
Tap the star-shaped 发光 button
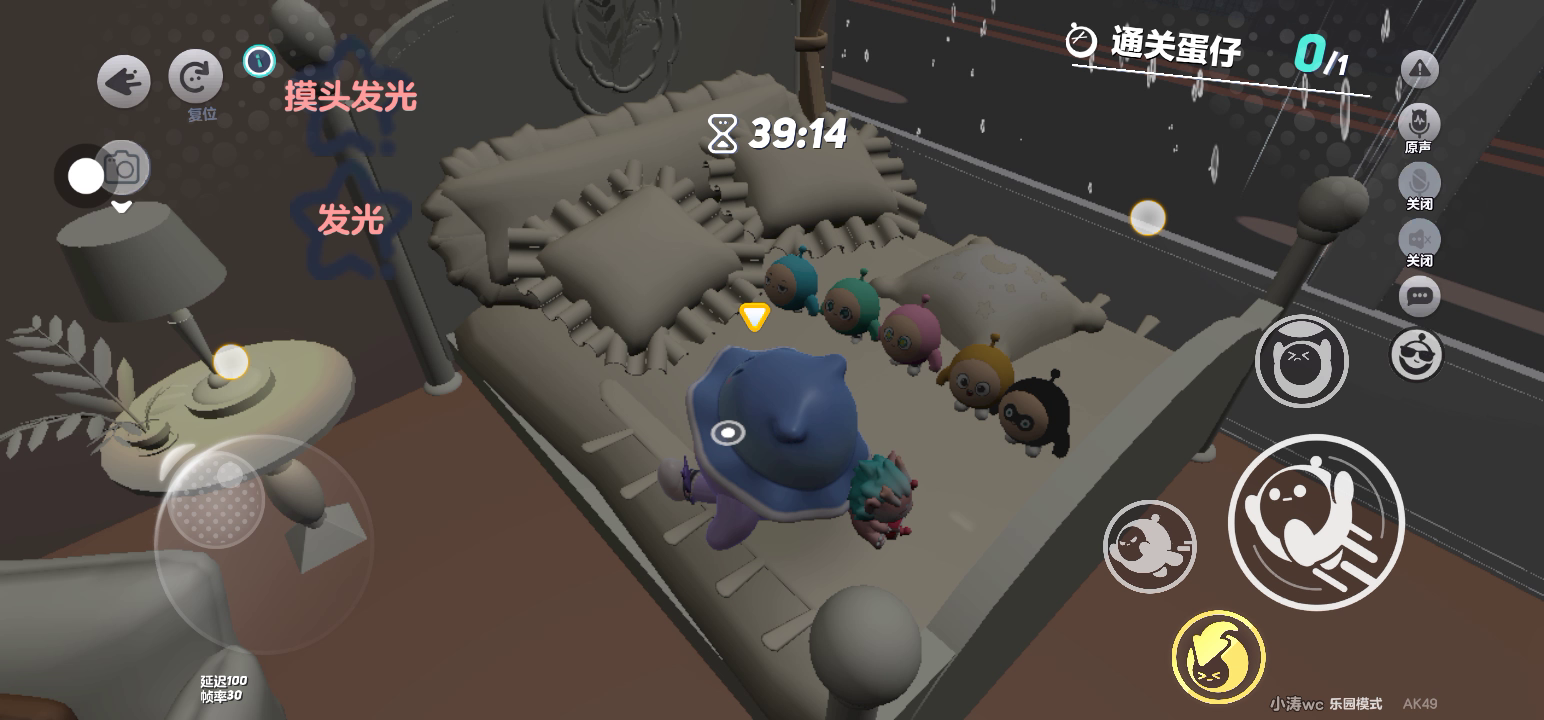(x=350, y=220)
